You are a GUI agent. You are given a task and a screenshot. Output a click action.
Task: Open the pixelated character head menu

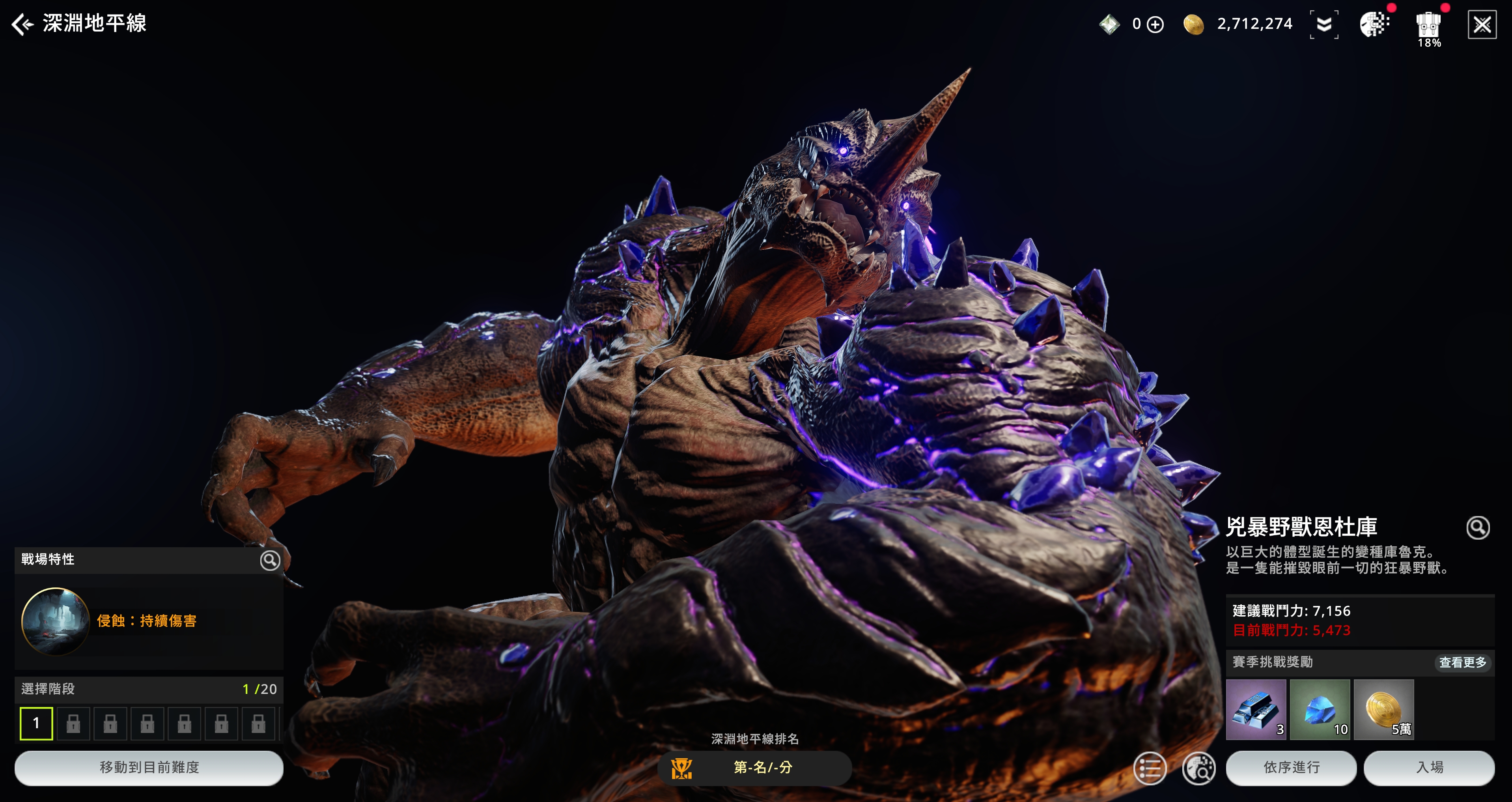click(1374, 25)
